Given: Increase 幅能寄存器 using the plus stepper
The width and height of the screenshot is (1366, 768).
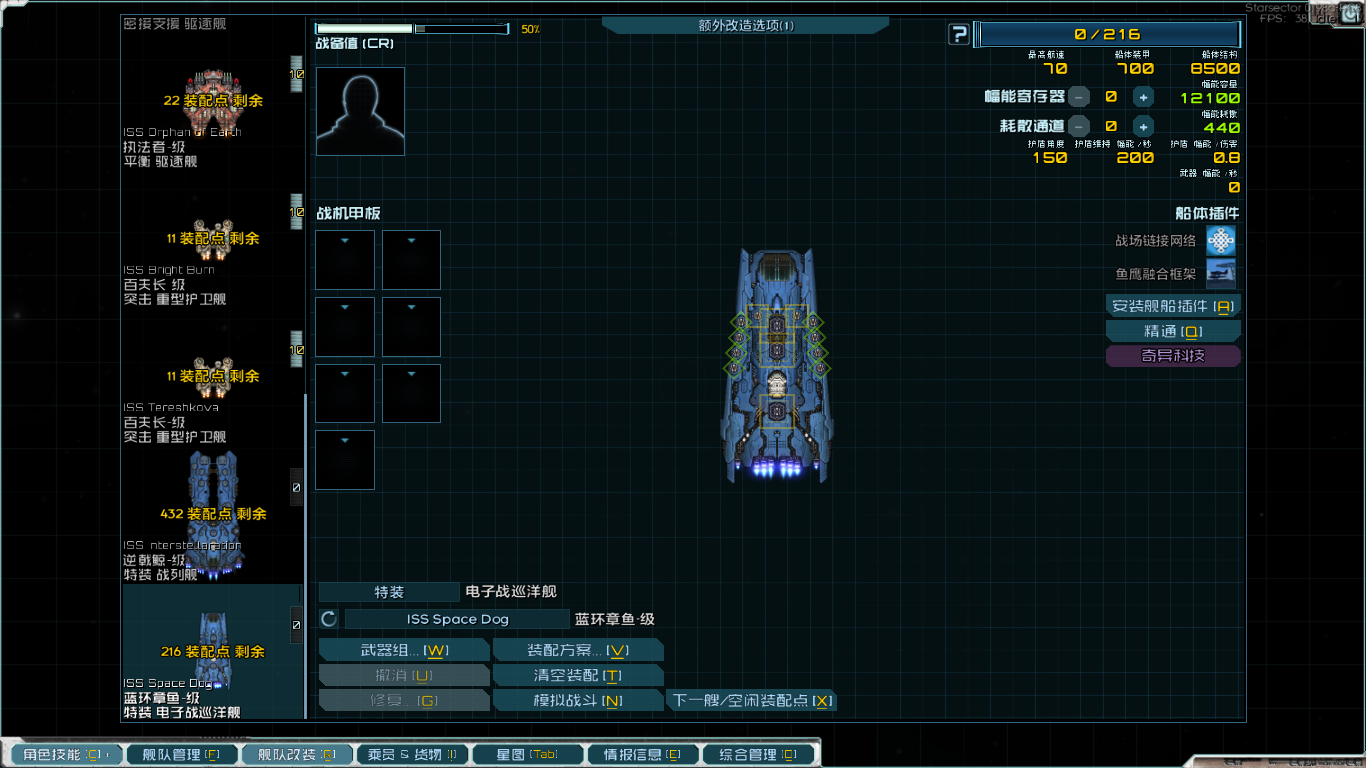Looking at the screenshot, I should pos(1143,97).
